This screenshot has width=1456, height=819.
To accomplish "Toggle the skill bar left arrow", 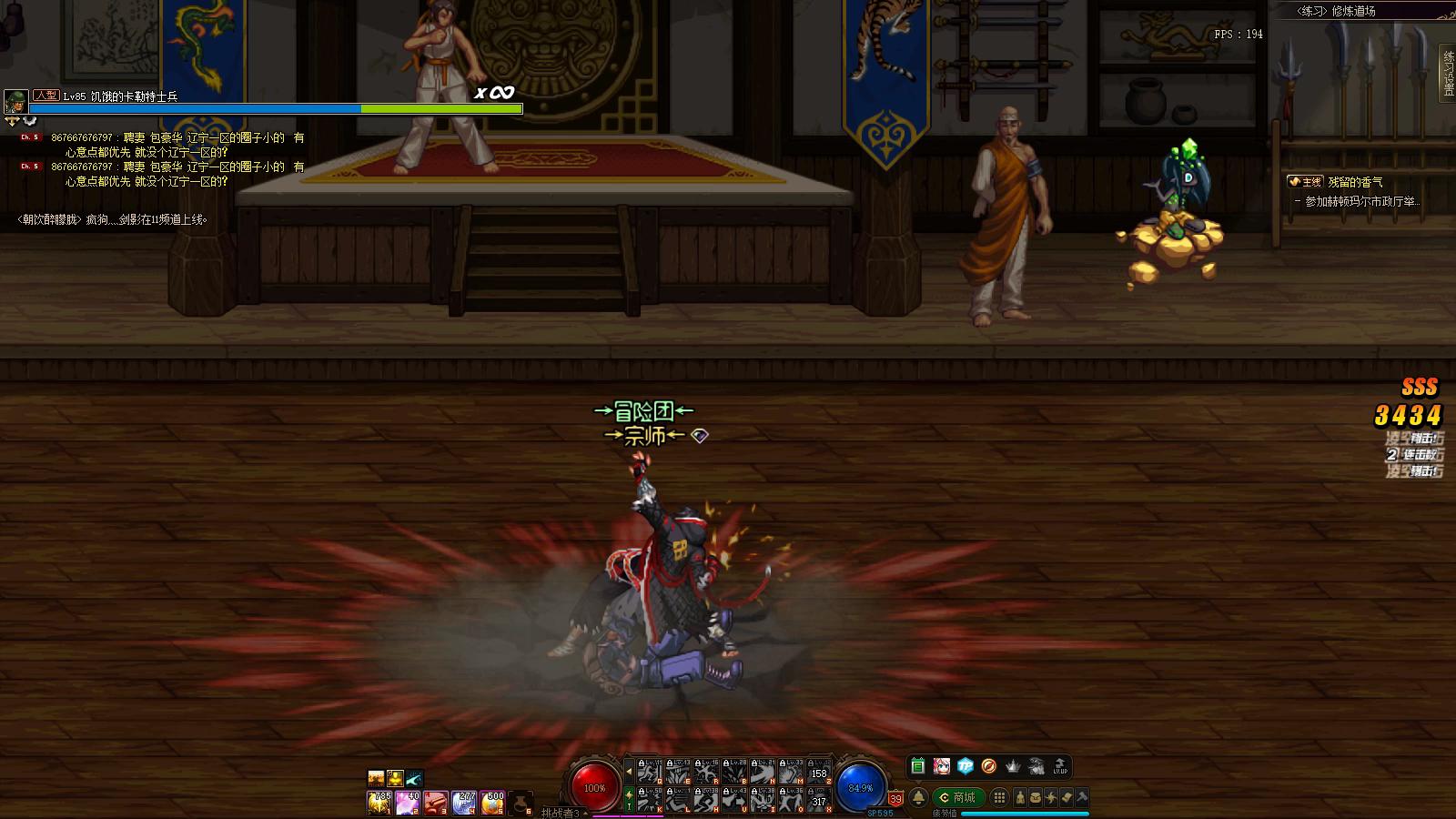I will (x=628, y=772).
